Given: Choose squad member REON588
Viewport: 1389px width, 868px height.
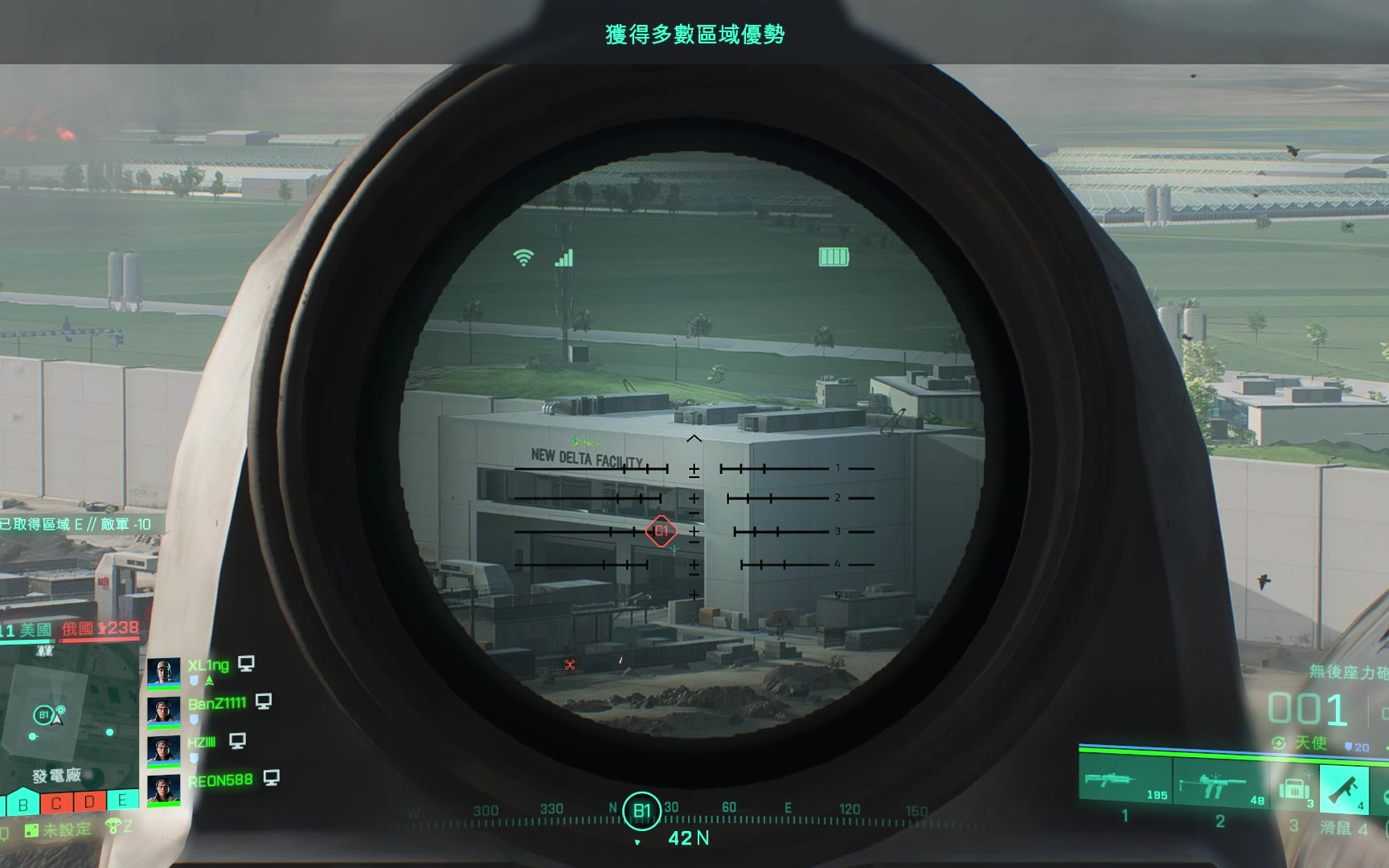Looking at the screenshot, I should point(219,780).
